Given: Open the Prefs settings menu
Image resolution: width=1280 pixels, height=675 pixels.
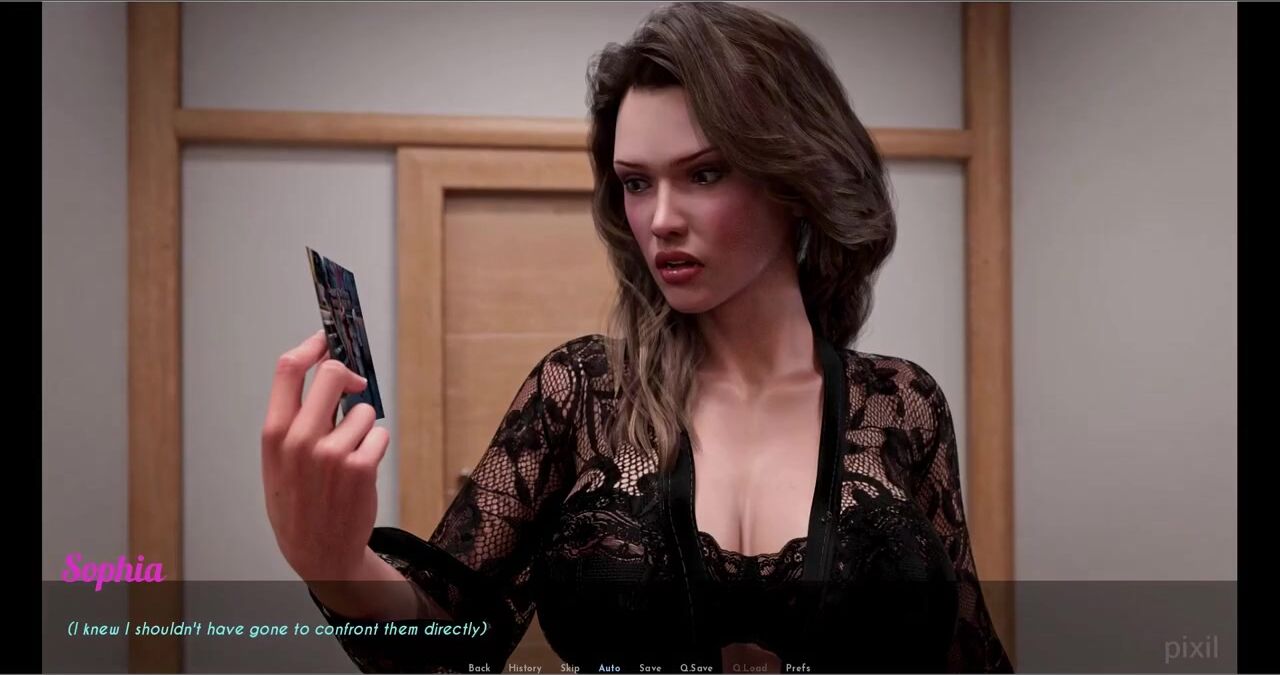Looking at the screenshot, I should [798, 668].
